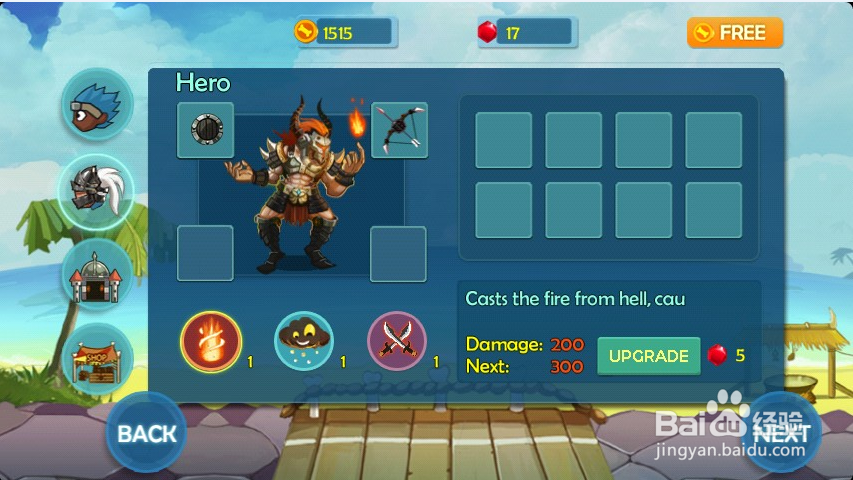Claim free coins via FREE button
Screen dimensions: 853x480
tap(734, 33)
